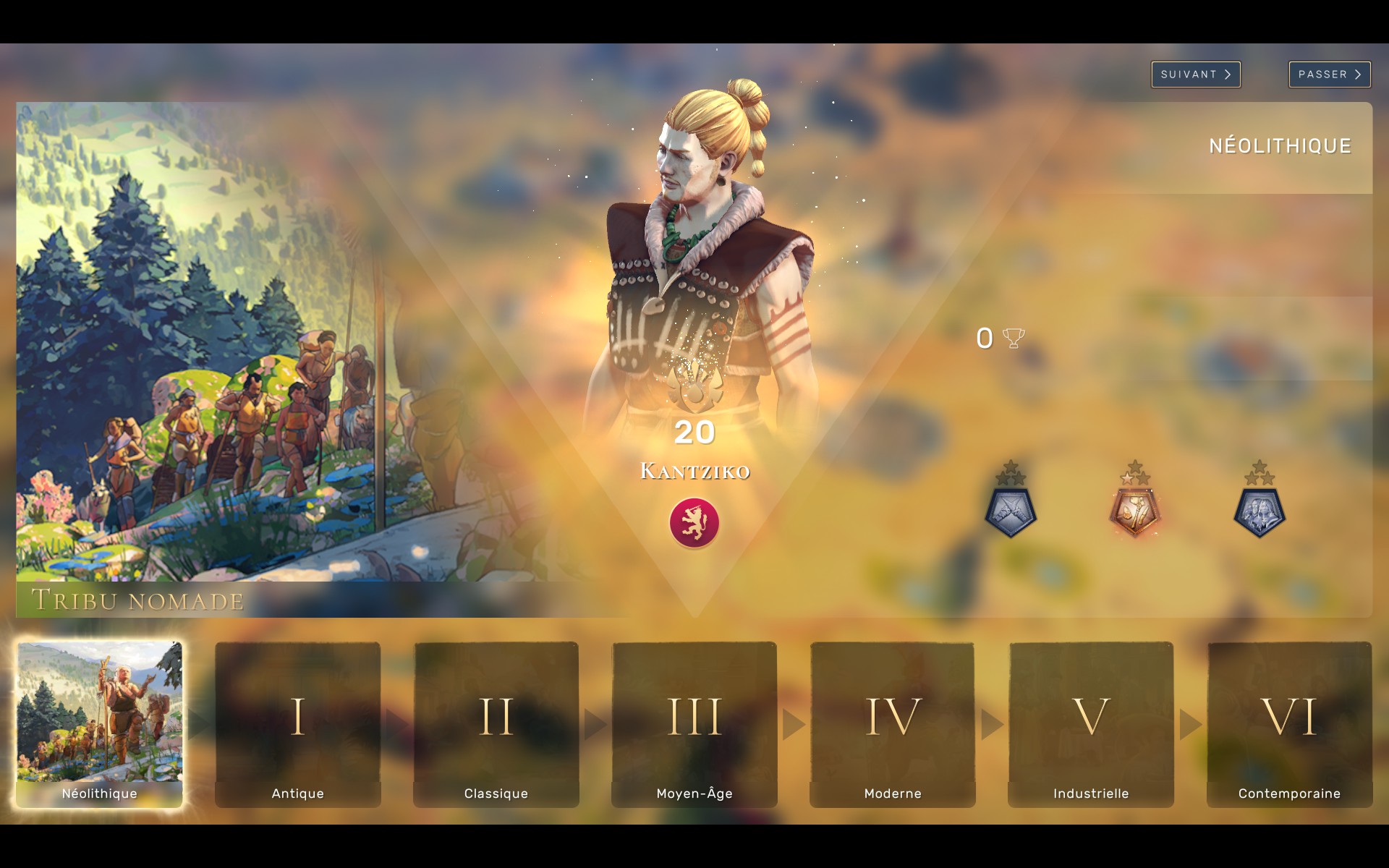Expand the arrow between Moderne and Industrielle
This screenshot has width=1389, height=868.
(991, 723)
